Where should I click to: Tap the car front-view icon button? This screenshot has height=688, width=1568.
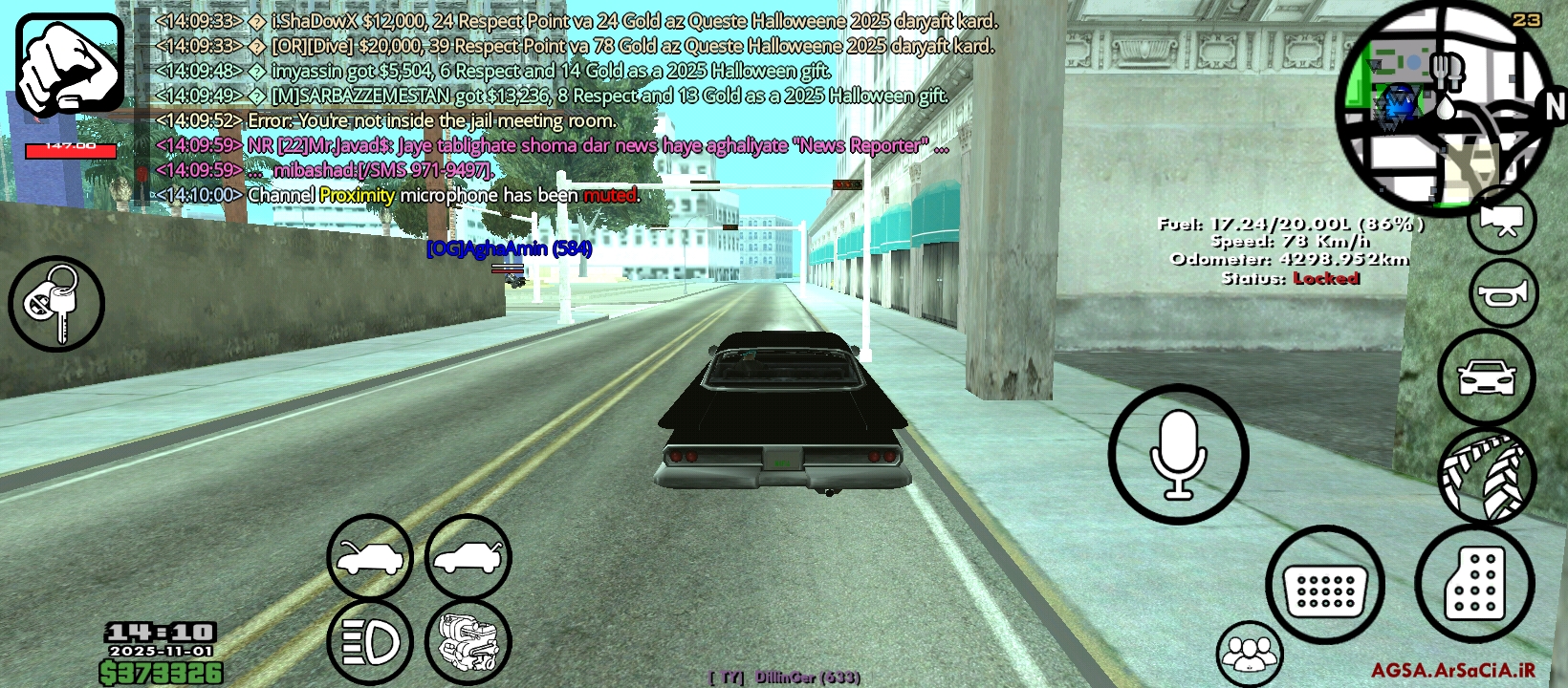tap(1486, 377)
